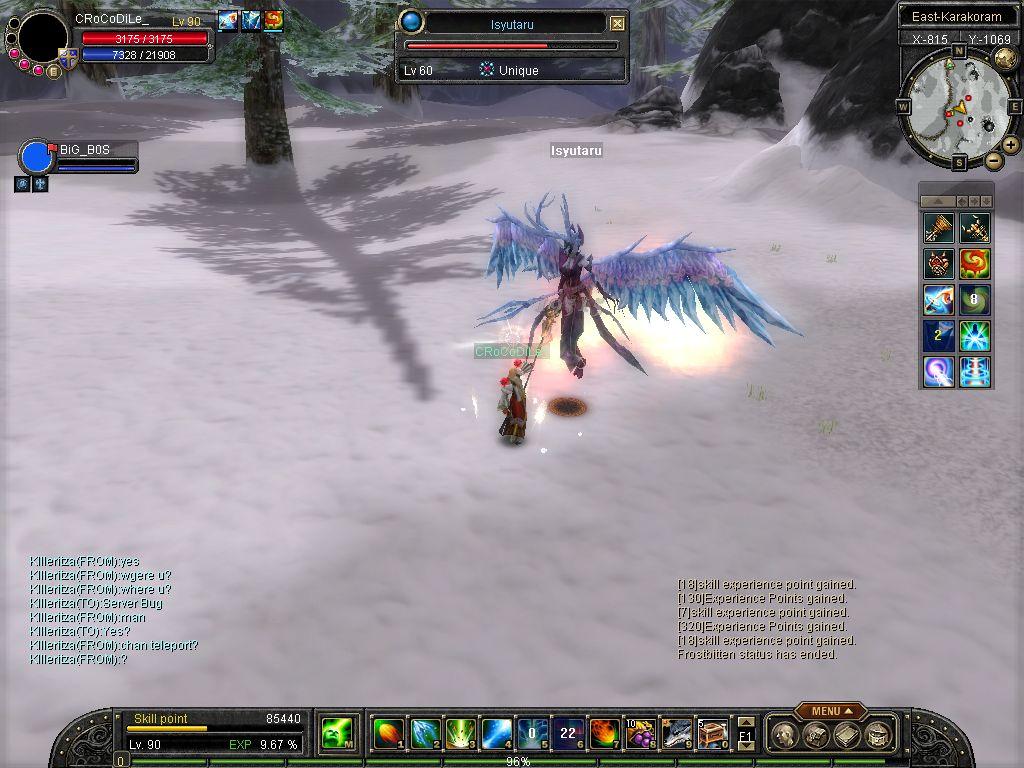The image size is (1024, 768).
Task: Activate the green burst skill in slot 3
Action: click(460, 734)
